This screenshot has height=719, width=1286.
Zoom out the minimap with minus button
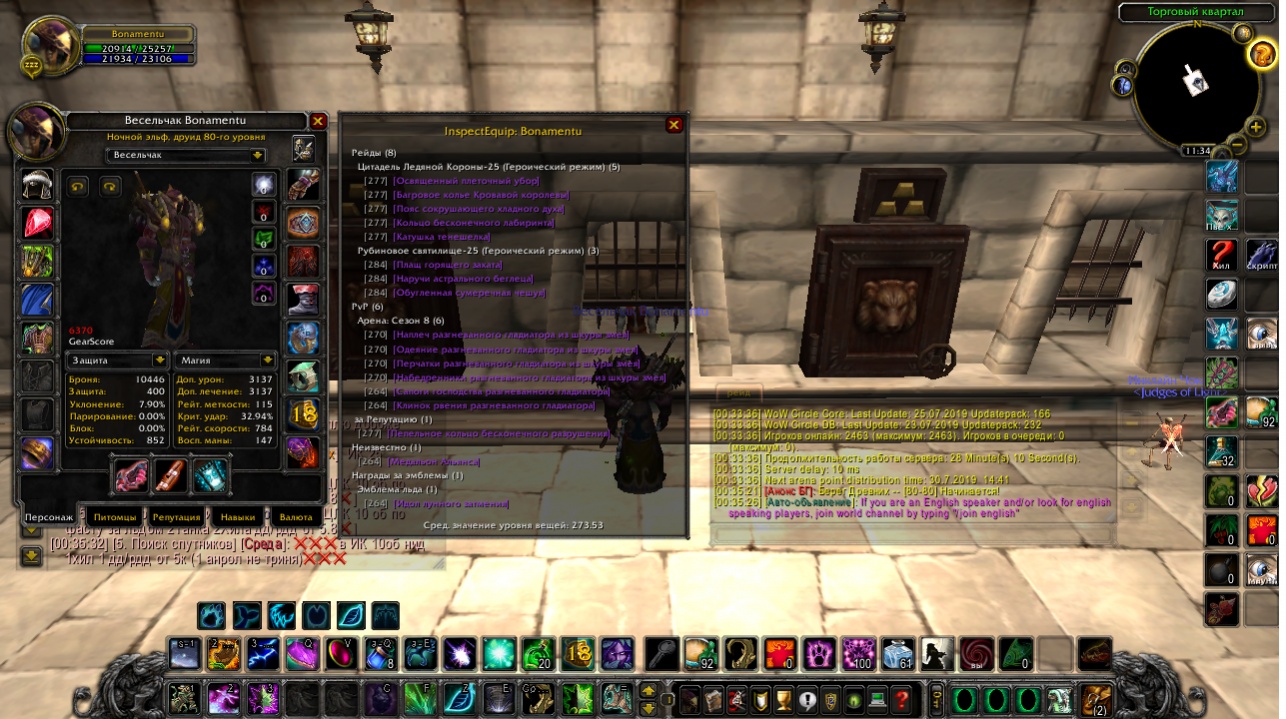[x=1237, y=145]
